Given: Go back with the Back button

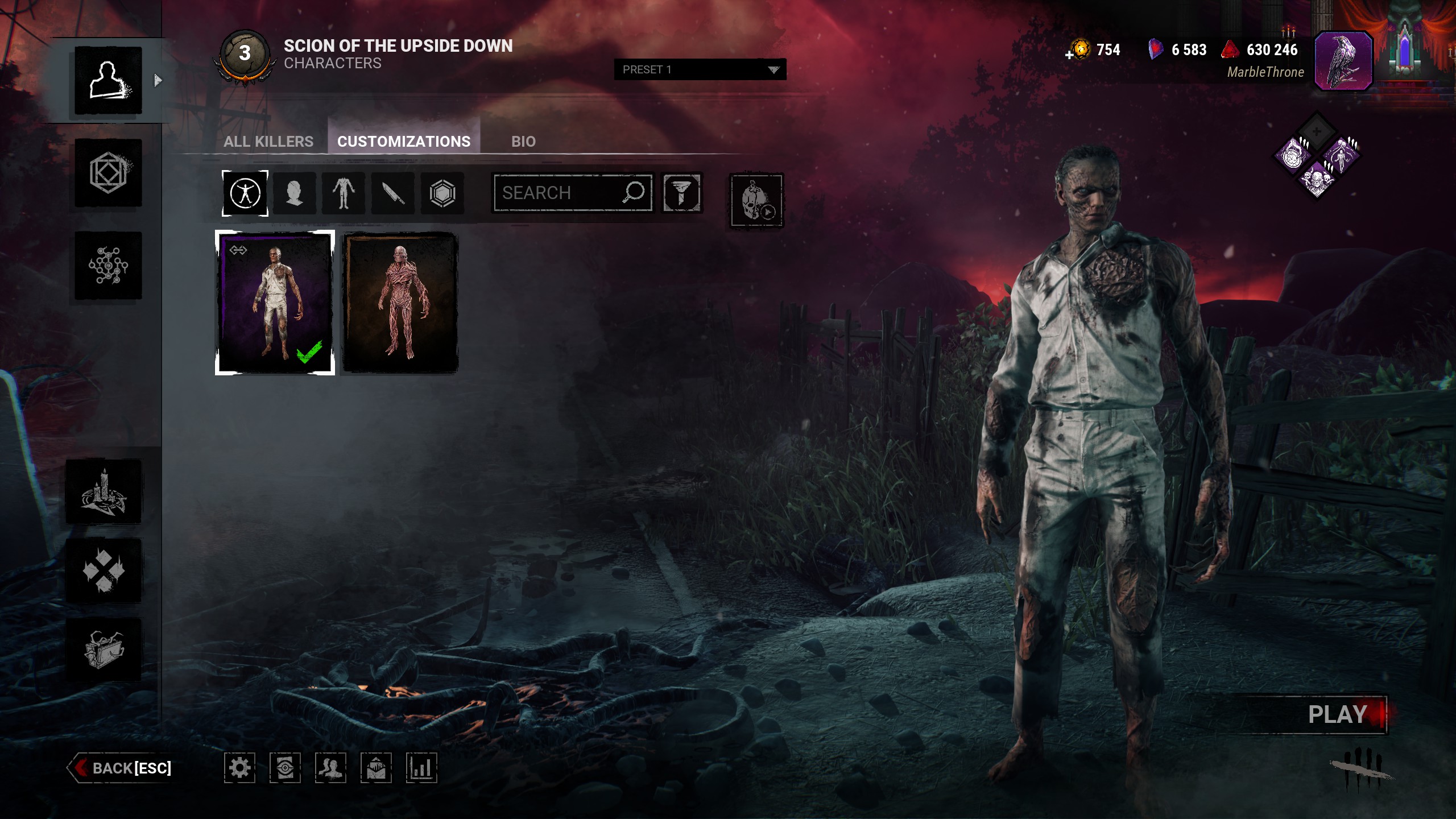Looking at the screenshot, I should point(122,768).
